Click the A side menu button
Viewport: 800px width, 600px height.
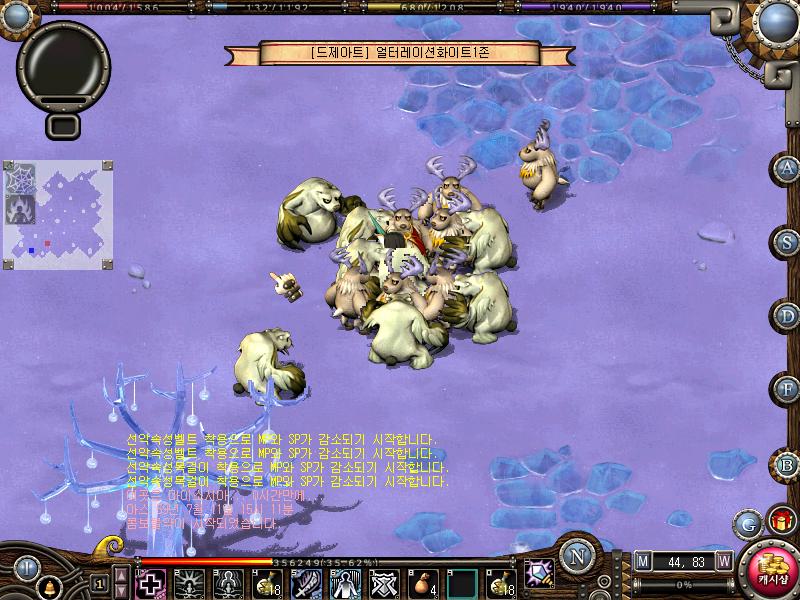pos(788,168)
